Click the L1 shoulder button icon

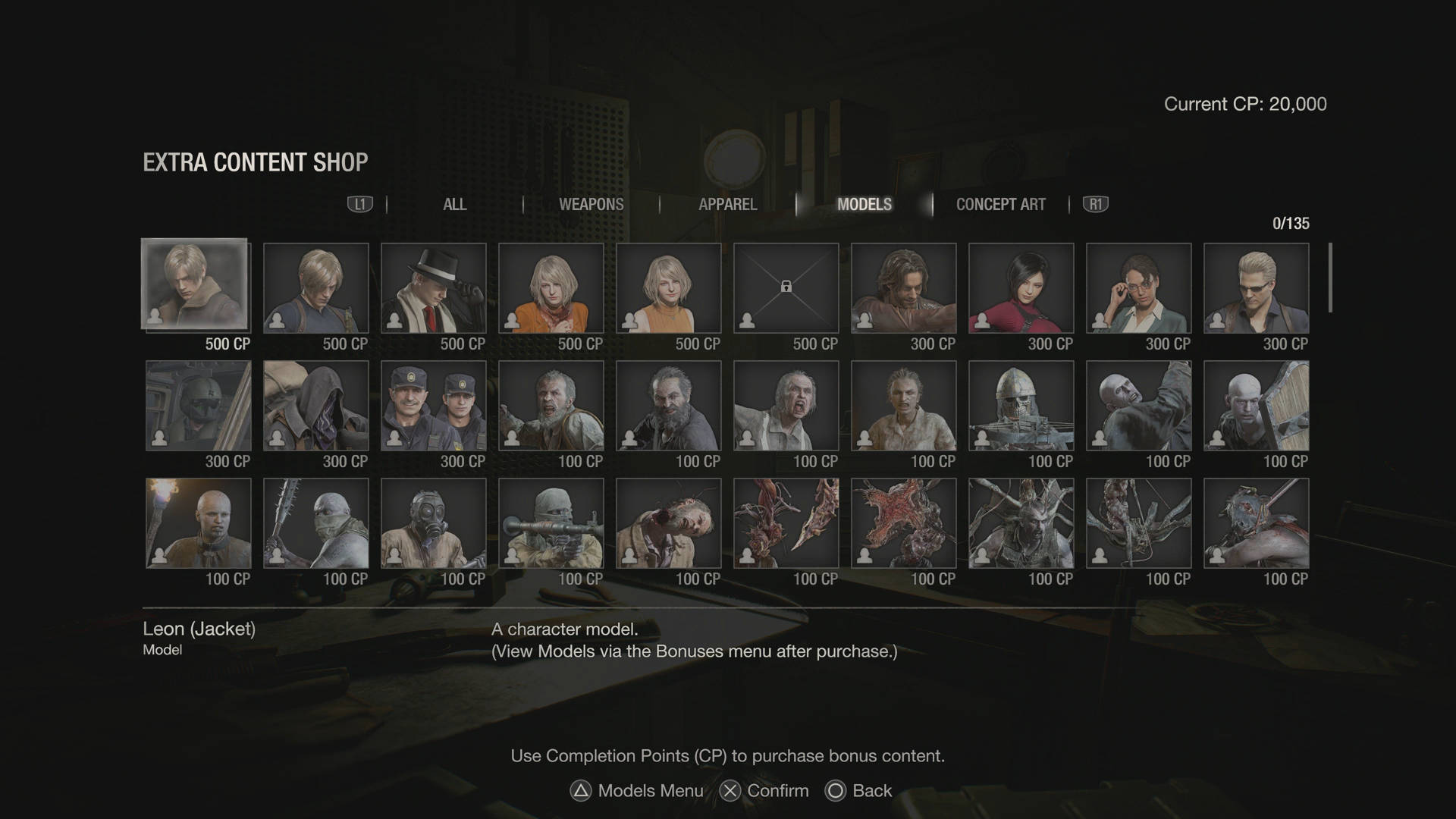(x=359, y=204)
